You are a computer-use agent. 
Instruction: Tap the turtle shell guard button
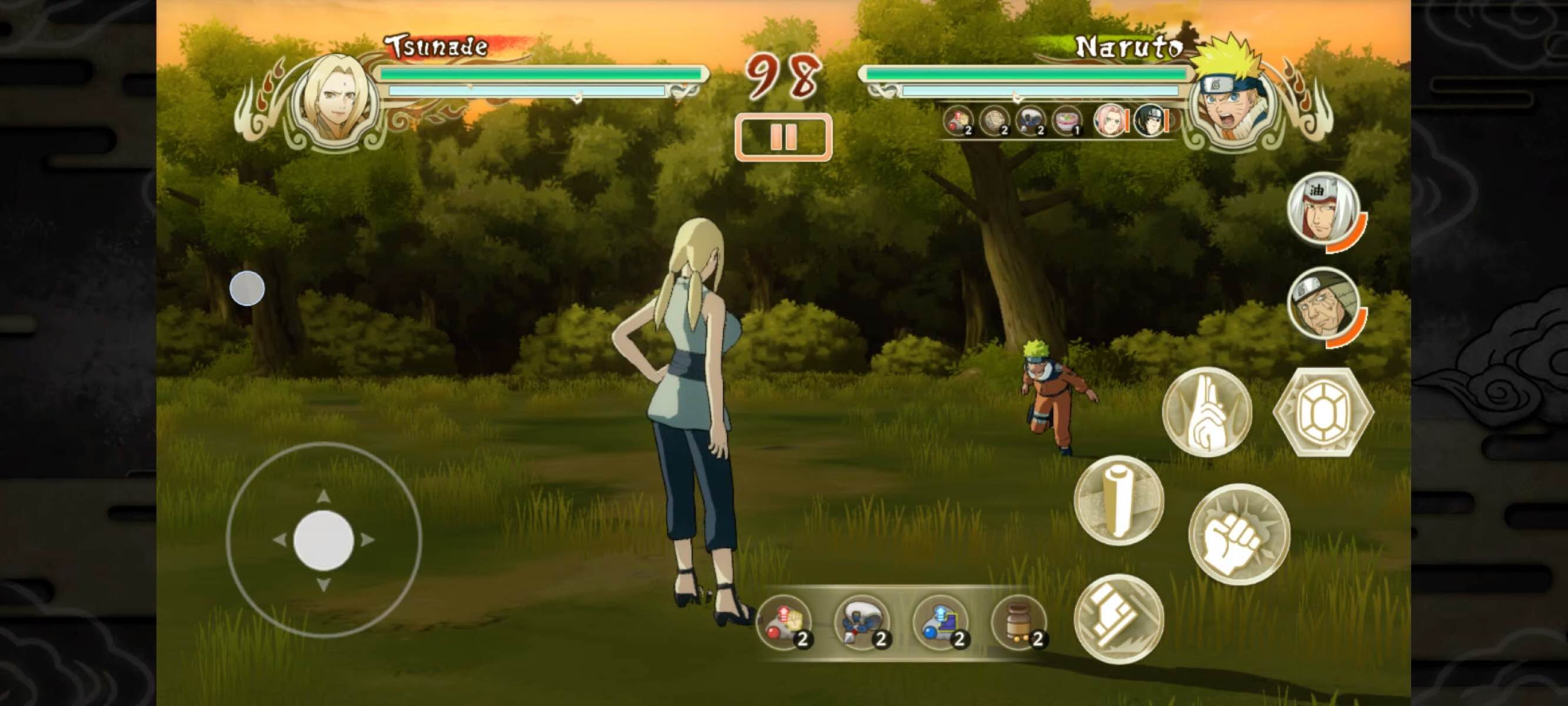pos(1323,412)
